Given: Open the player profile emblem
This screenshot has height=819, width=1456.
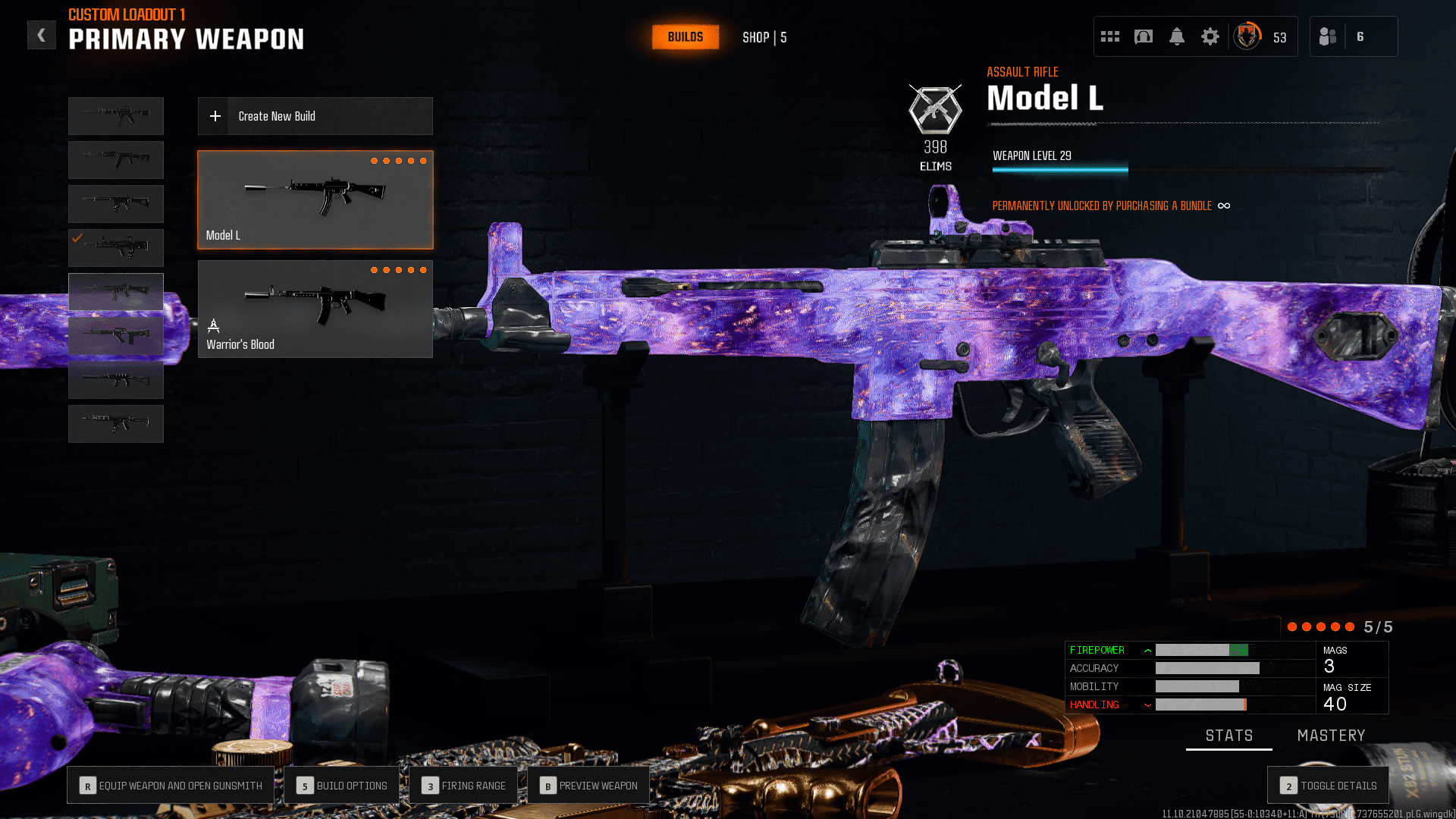Looking at the screenshot, I should coord(1247,36).
